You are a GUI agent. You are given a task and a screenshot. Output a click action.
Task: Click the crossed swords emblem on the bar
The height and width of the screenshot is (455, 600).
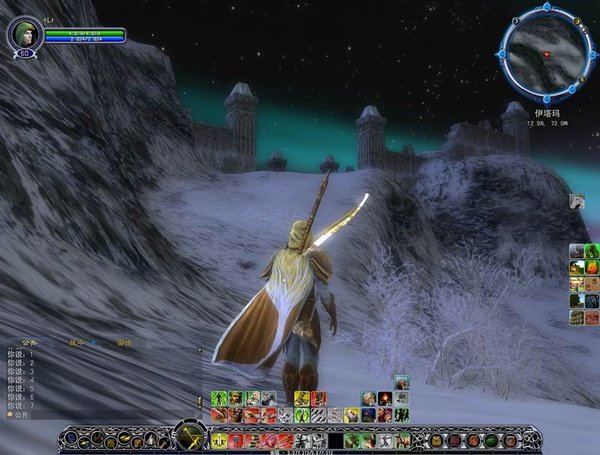[x=189, y=436]
